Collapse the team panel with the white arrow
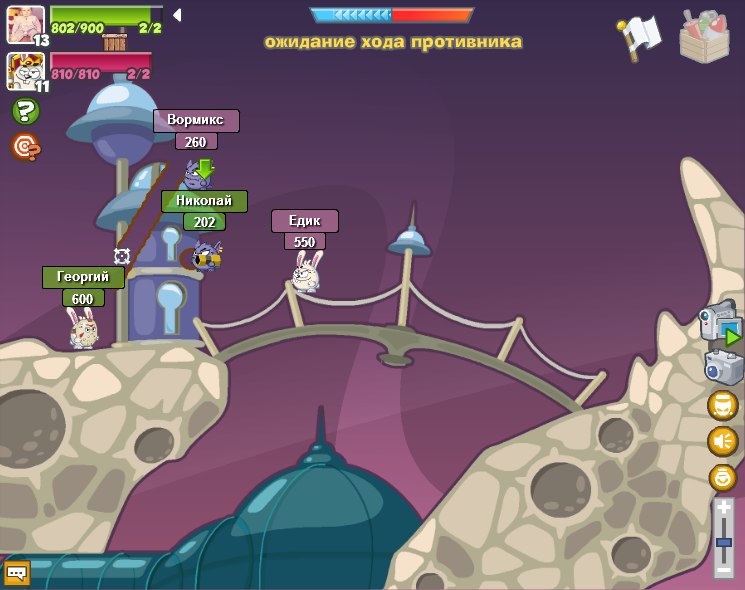Screen dimensions: 745x590 click(177, 15)
